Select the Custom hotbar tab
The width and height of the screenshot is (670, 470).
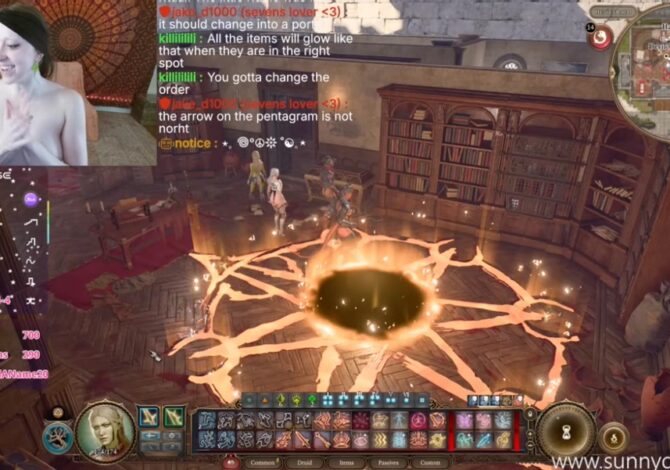(x=430, y=463)
